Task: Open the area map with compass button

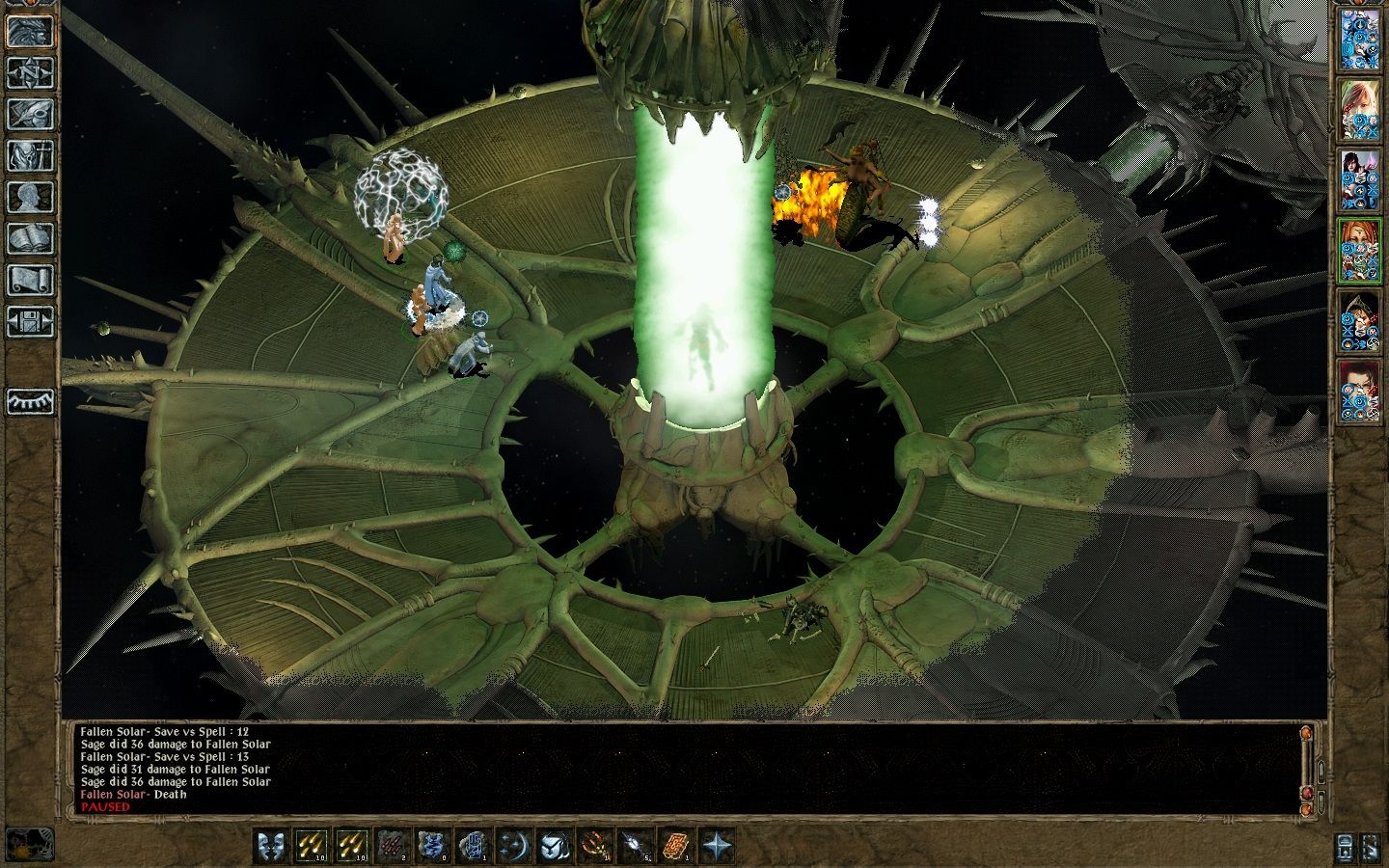Action: pyautogui.click(x=30, y=72)
